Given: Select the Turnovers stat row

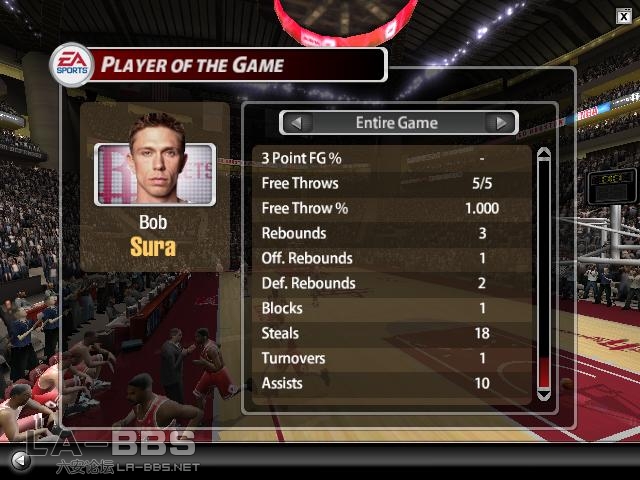Looking at the screenshot, I should click(x=390, y=358).
